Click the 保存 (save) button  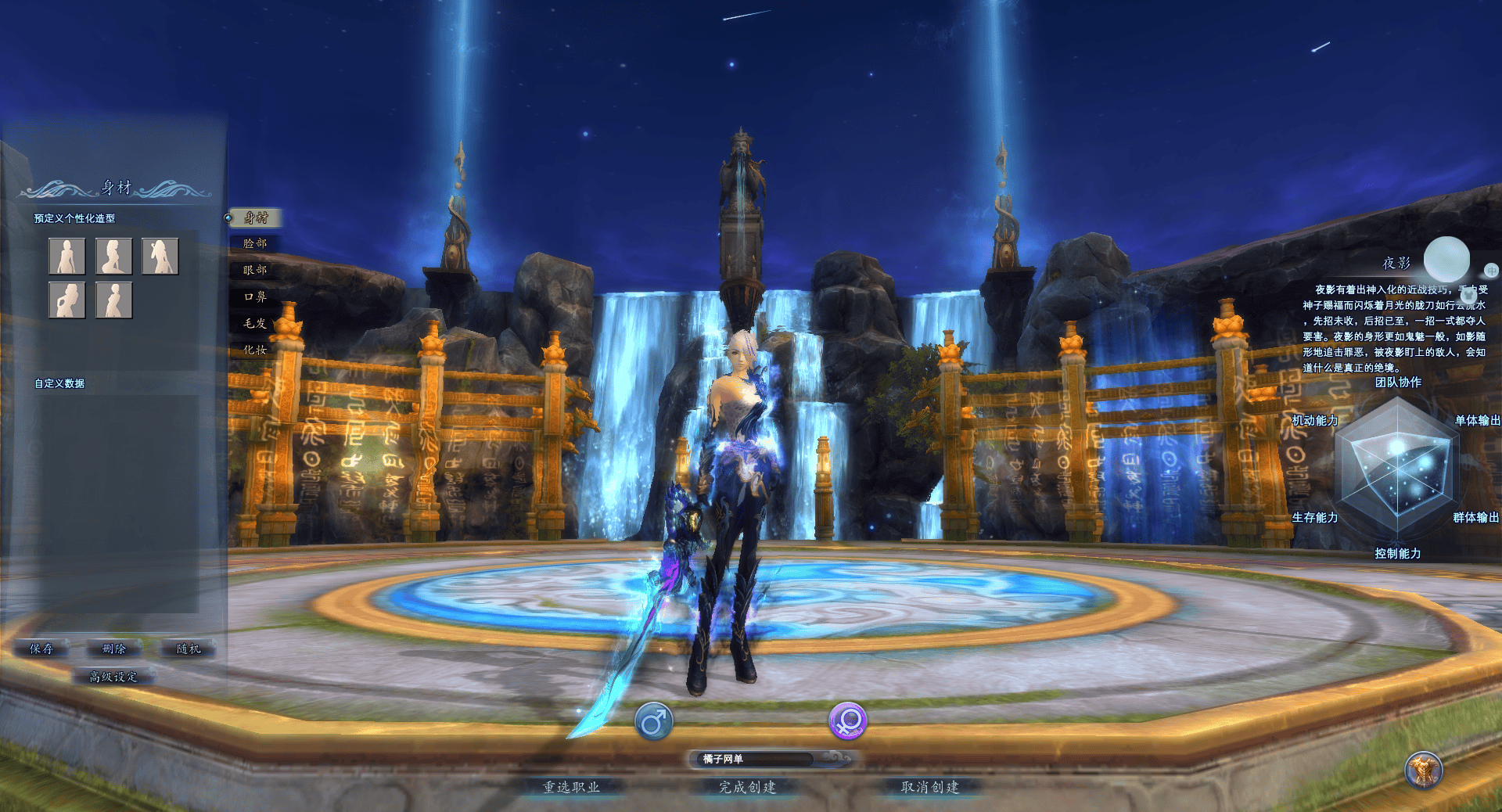click(41, 649)
